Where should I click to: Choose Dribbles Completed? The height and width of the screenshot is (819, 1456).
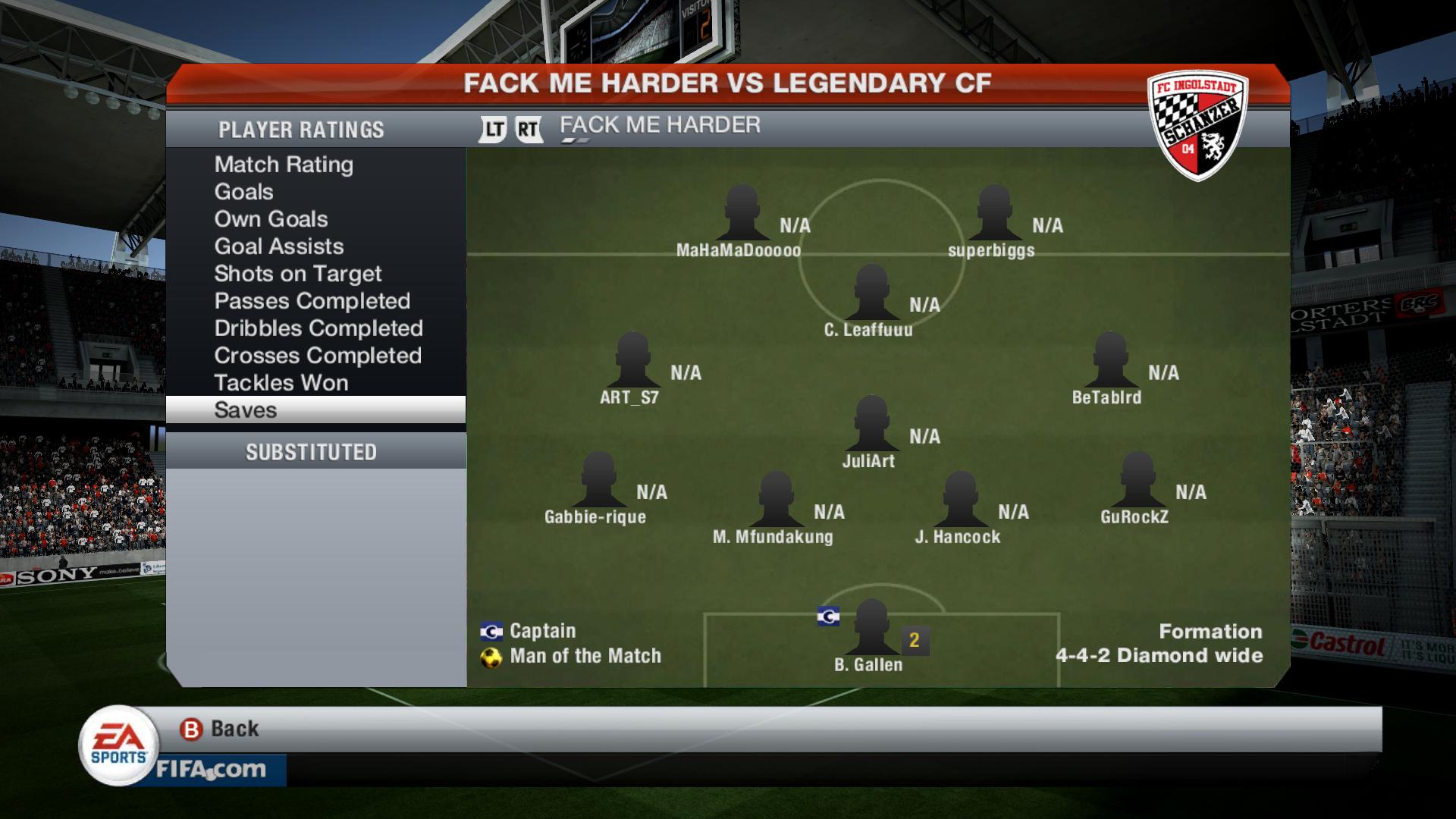pos(318,328)
